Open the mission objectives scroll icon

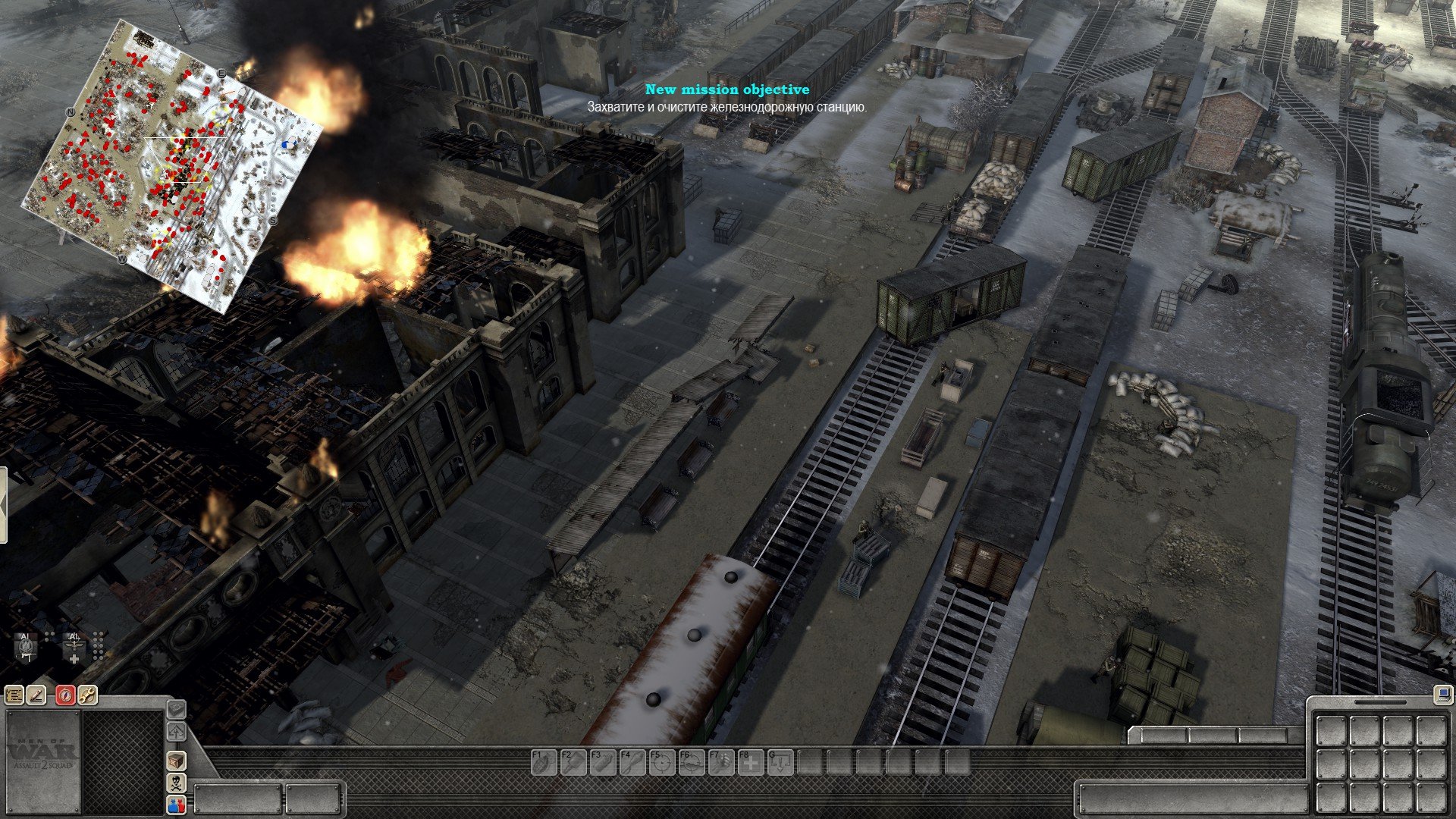tap(14, 695)
